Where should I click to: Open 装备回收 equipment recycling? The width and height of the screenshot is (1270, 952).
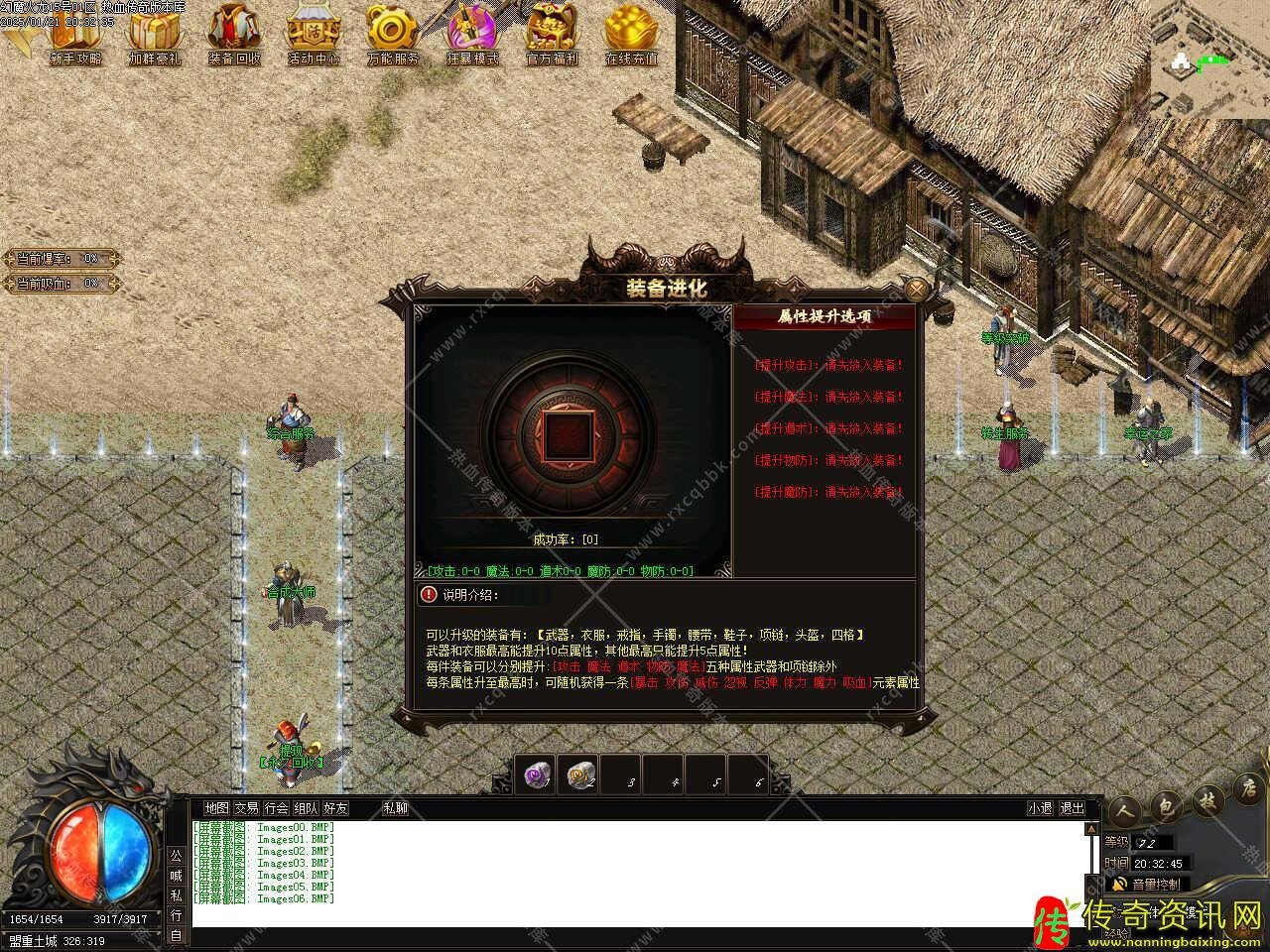234,34
